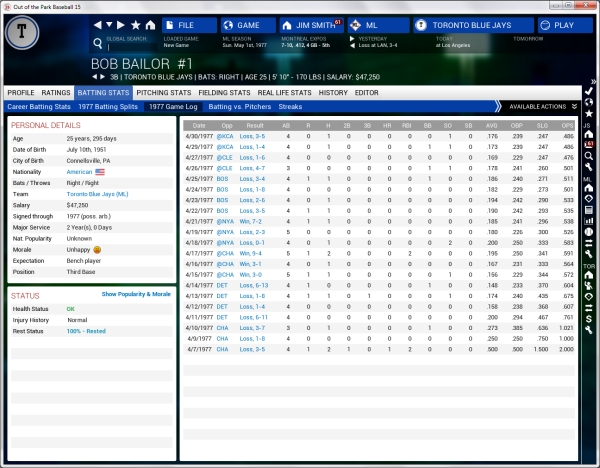600x468 pixels.
Task: Open Show Popularity & Morale link
Action: pos(136,295)
